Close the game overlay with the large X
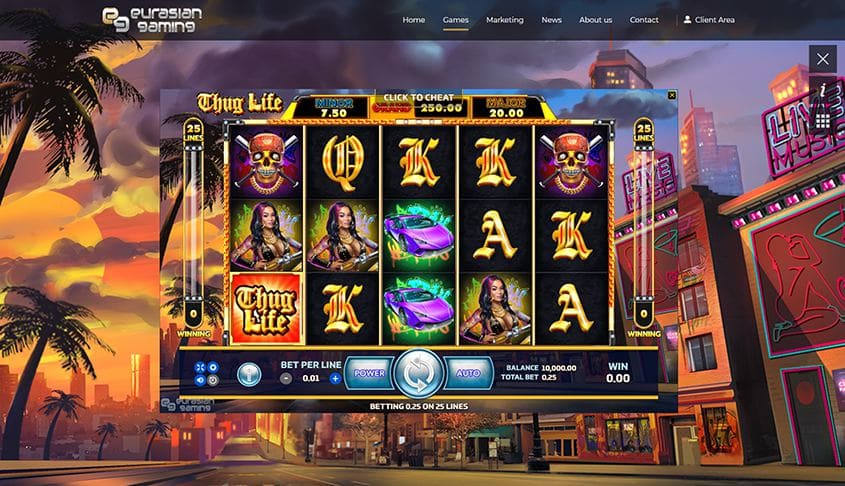Image resolution: width=845 pixels, height=486 pixels. point(823,59)
